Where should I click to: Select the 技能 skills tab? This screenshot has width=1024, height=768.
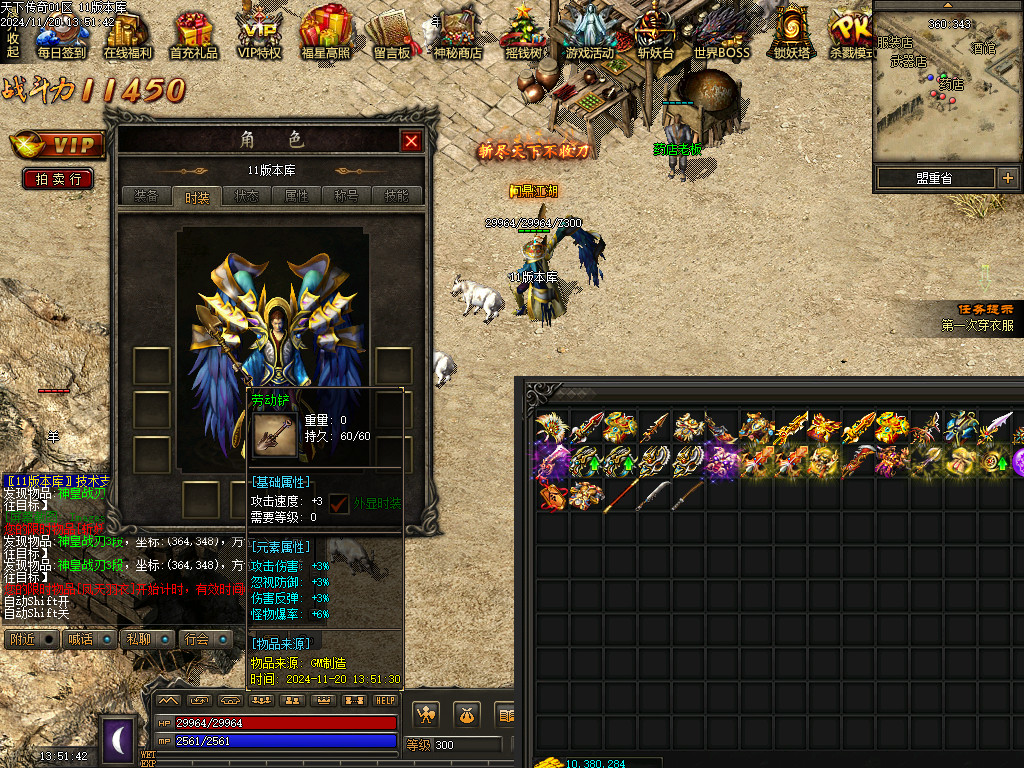tap(397, 196)
